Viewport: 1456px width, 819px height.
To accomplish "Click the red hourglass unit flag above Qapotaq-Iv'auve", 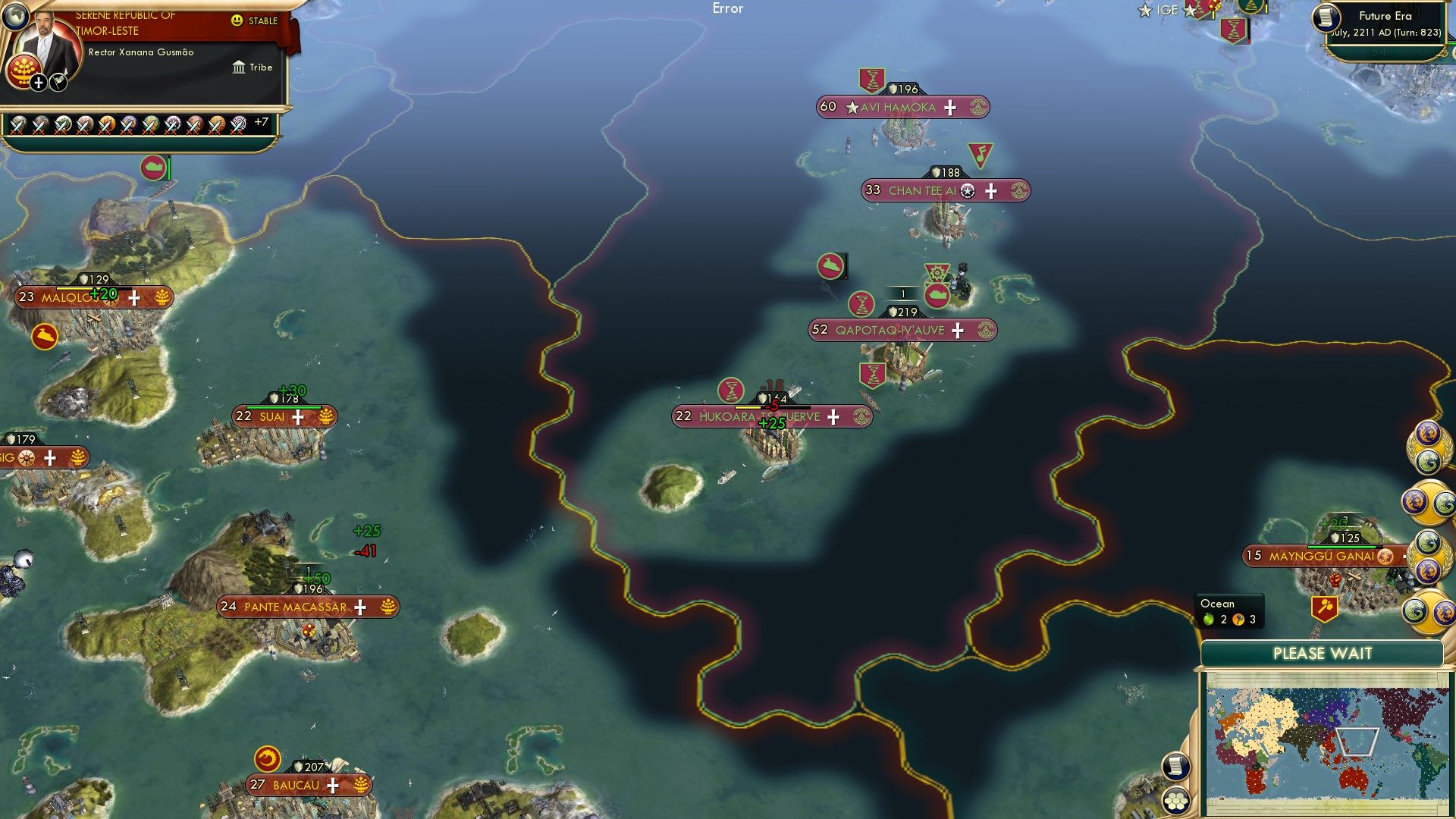I will coord(861,303).
